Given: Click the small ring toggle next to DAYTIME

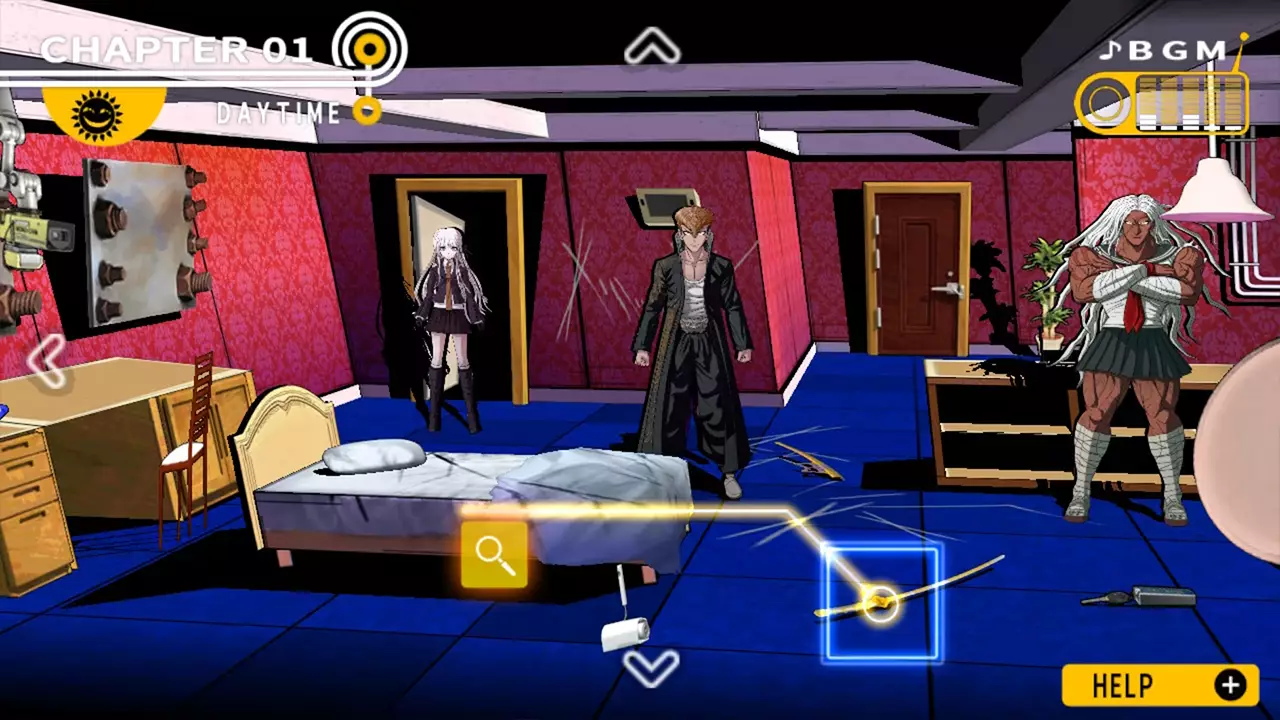Looking at the screenshot, I should [x=366, y=112].
